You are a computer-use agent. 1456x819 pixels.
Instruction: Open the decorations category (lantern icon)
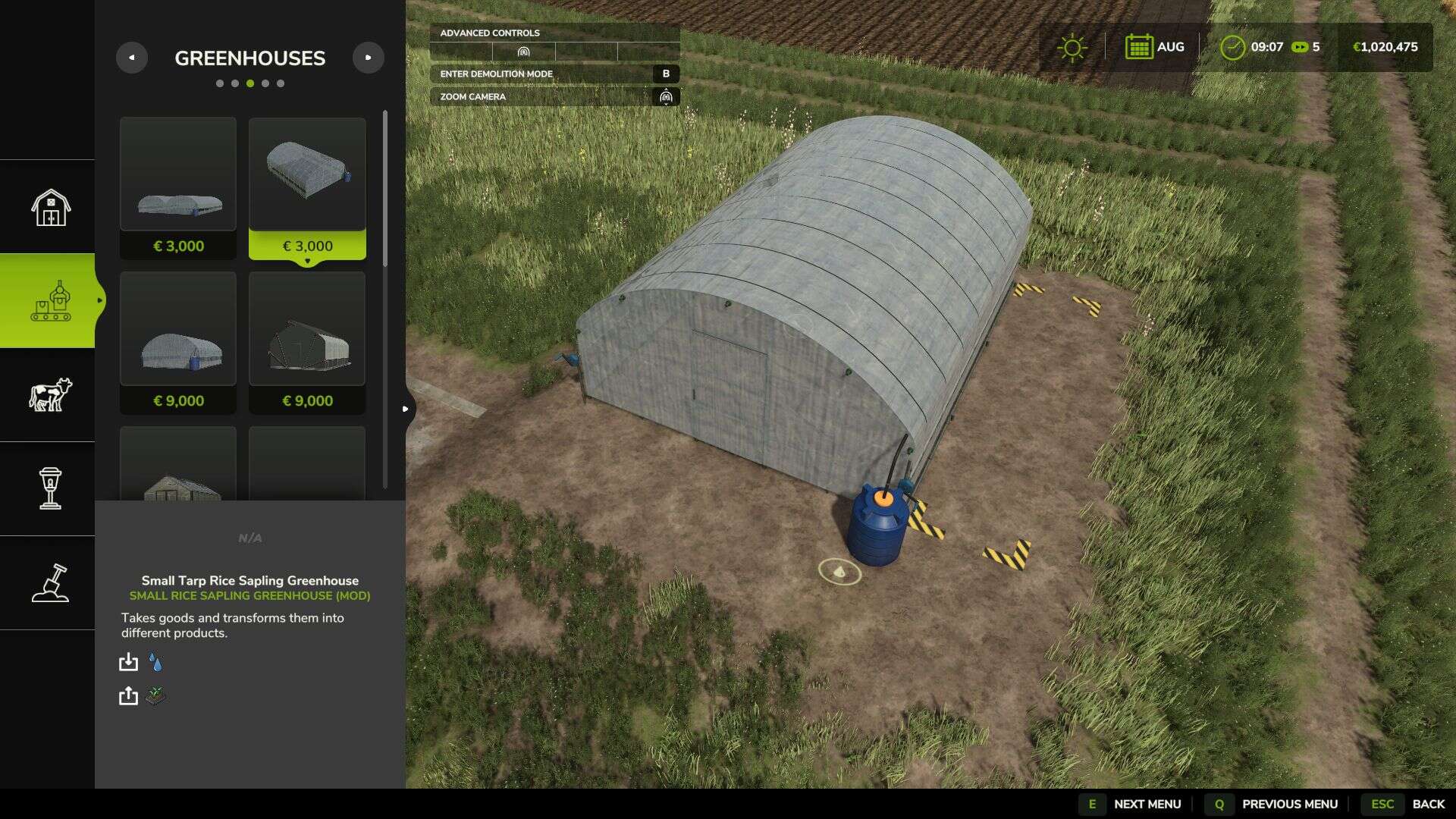tap(48, 489)
